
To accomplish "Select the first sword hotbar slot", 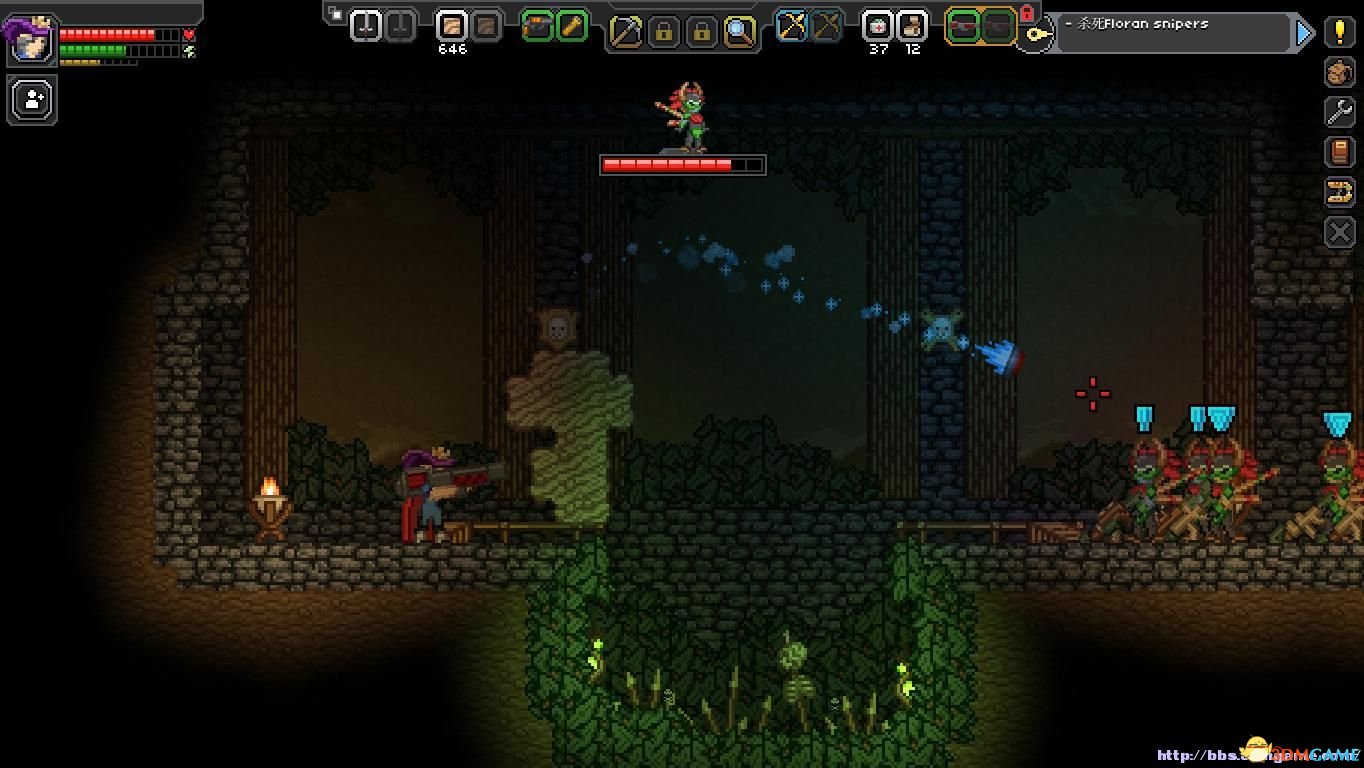I will click(x=366, y=26).
